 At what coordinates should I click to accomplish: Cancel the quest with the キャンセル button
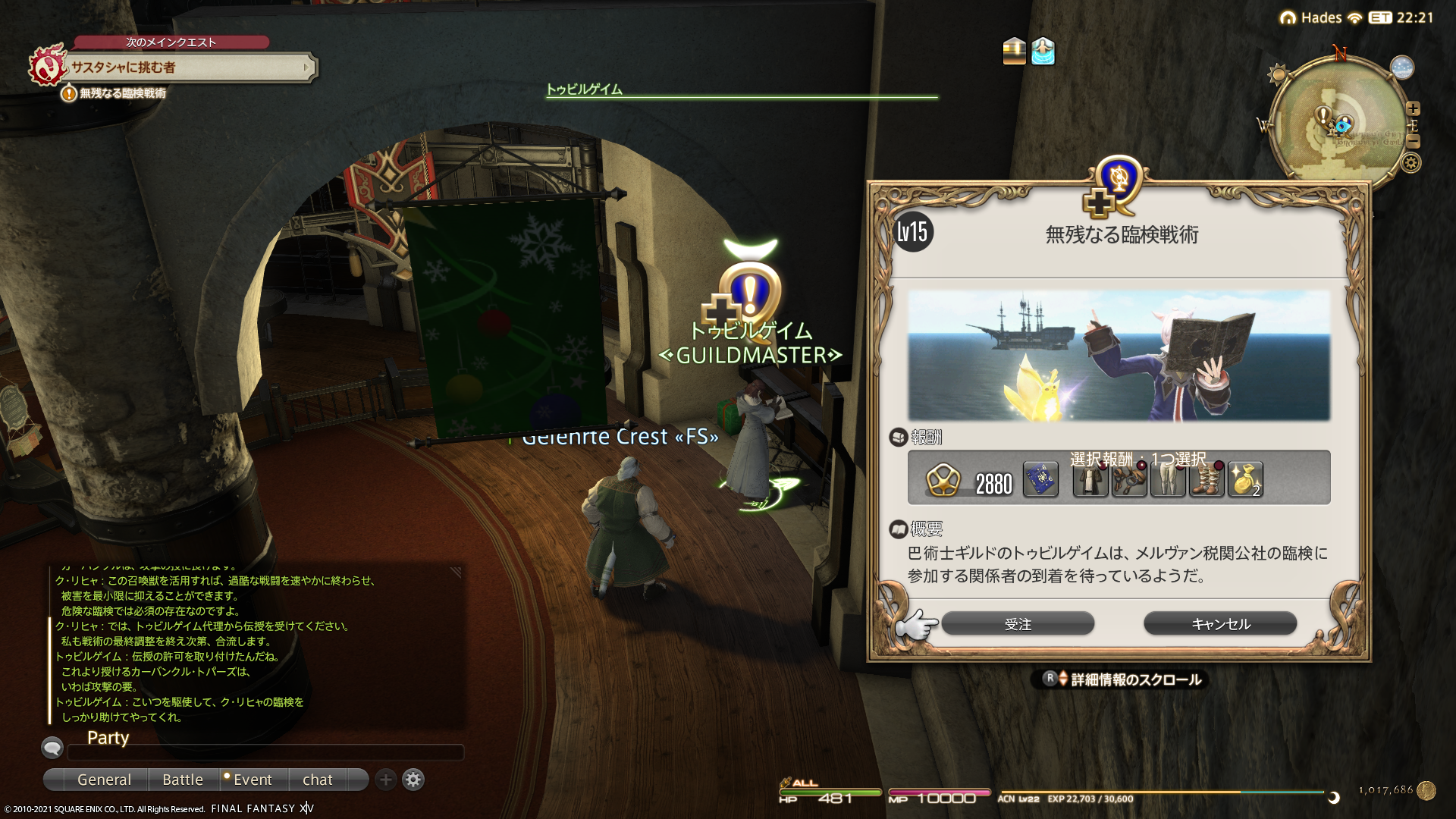click(1220, 624)
